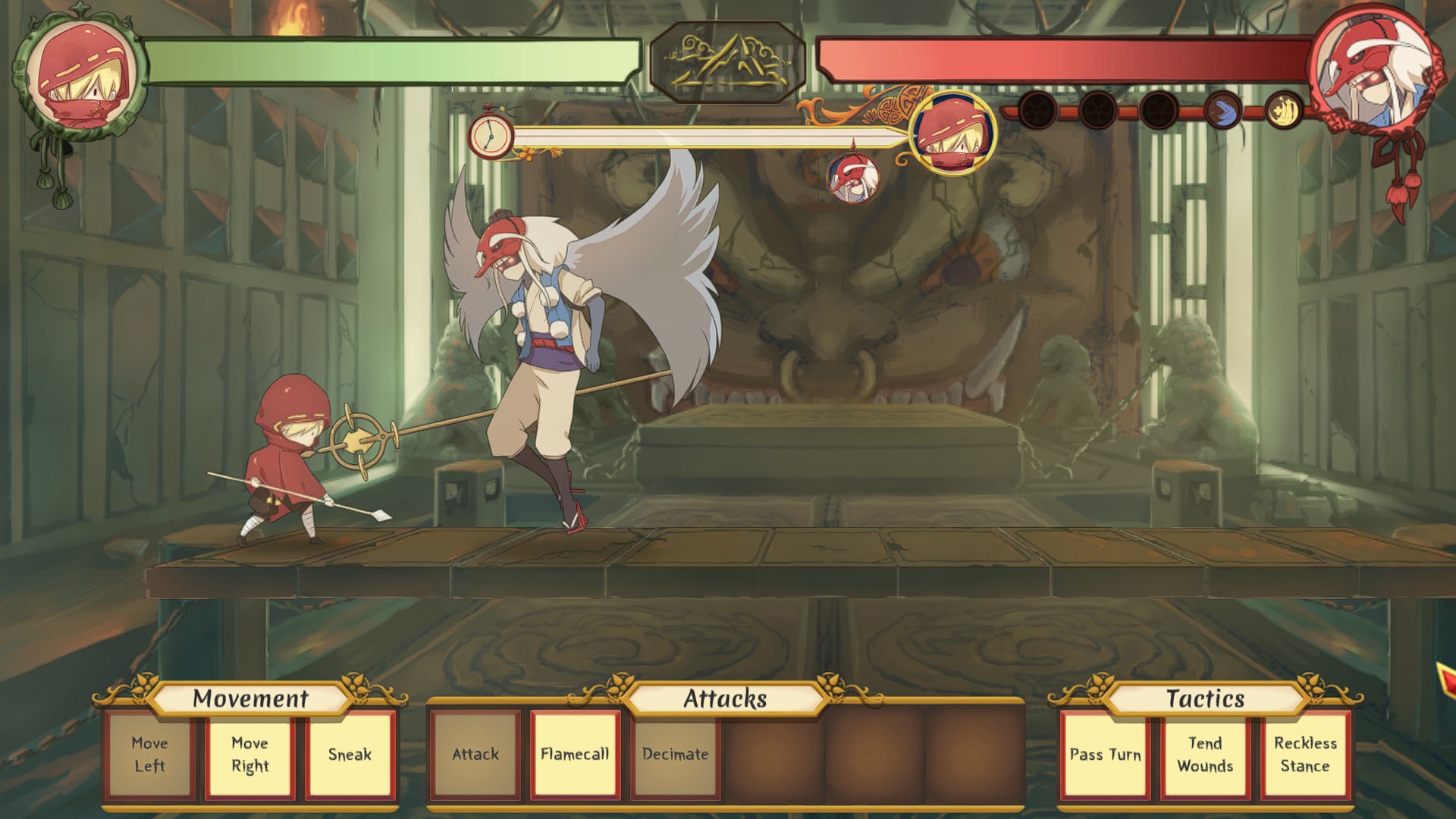Click the Pass Turn tactic

1105,755
